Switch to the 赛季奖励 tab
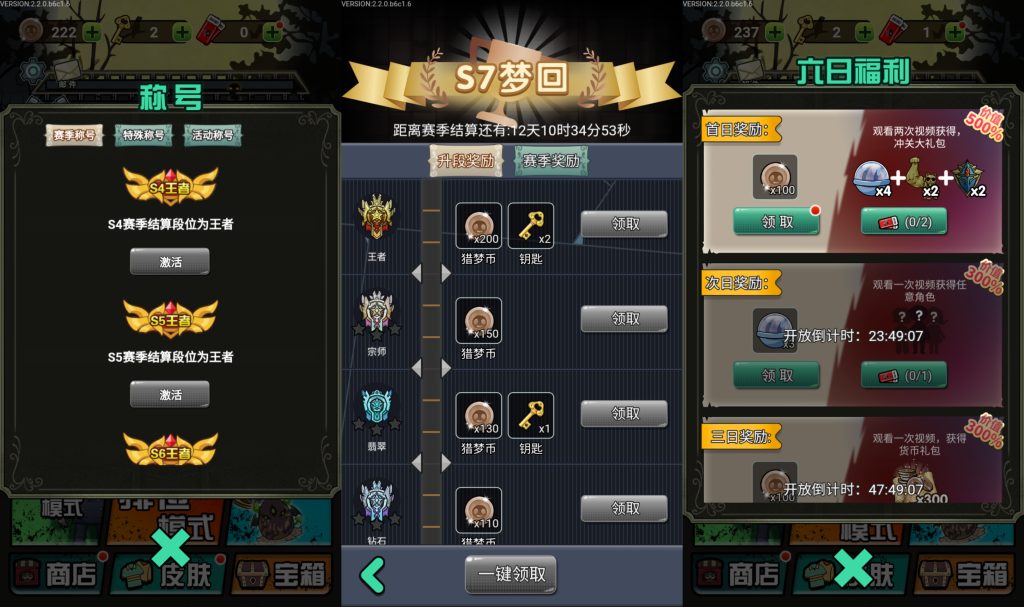Screen dimensions: 1024x607 (x=551, y=160)
